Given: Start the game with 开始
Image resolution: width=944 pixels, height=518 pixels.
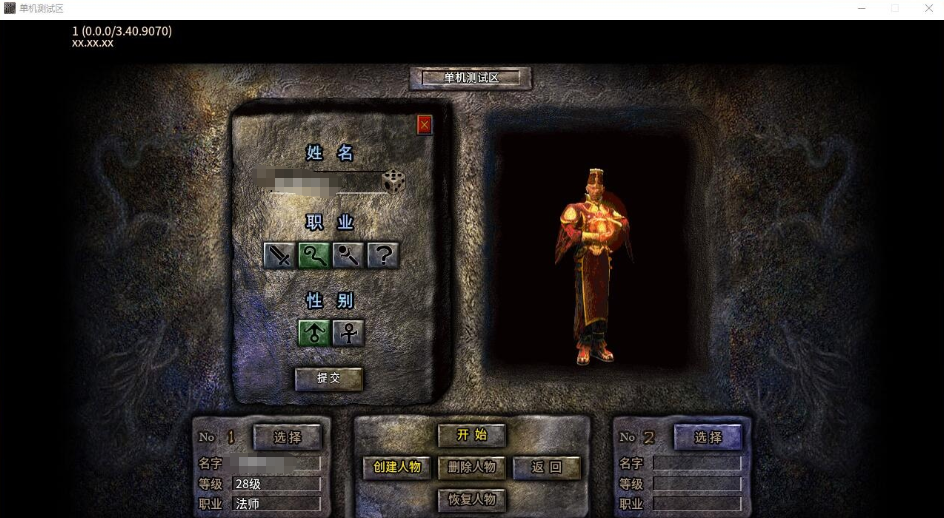Looking at the screenshot, I should click(x=472, y=435).
